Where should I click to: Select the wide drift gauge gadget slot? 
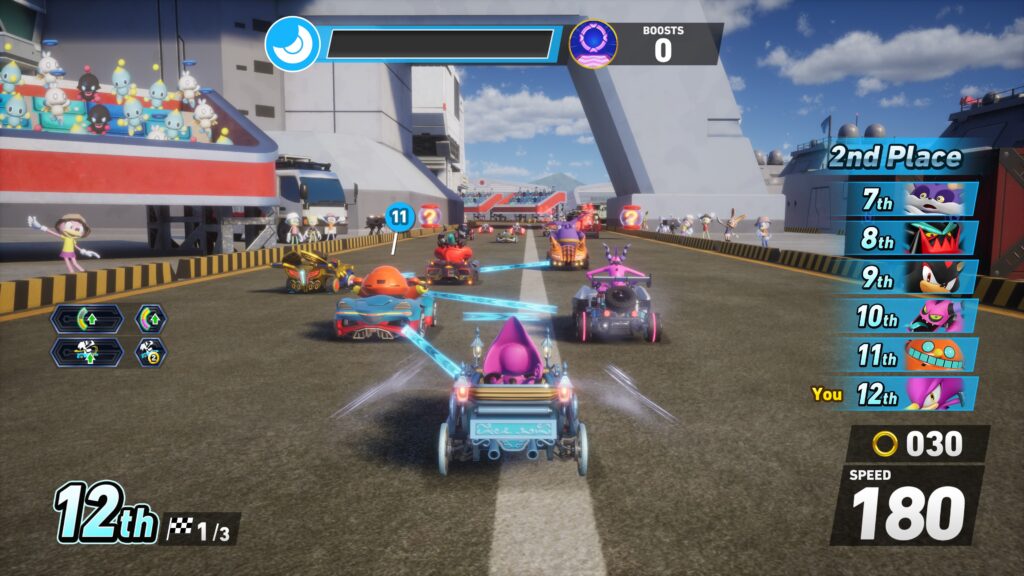tap(87, 319)
